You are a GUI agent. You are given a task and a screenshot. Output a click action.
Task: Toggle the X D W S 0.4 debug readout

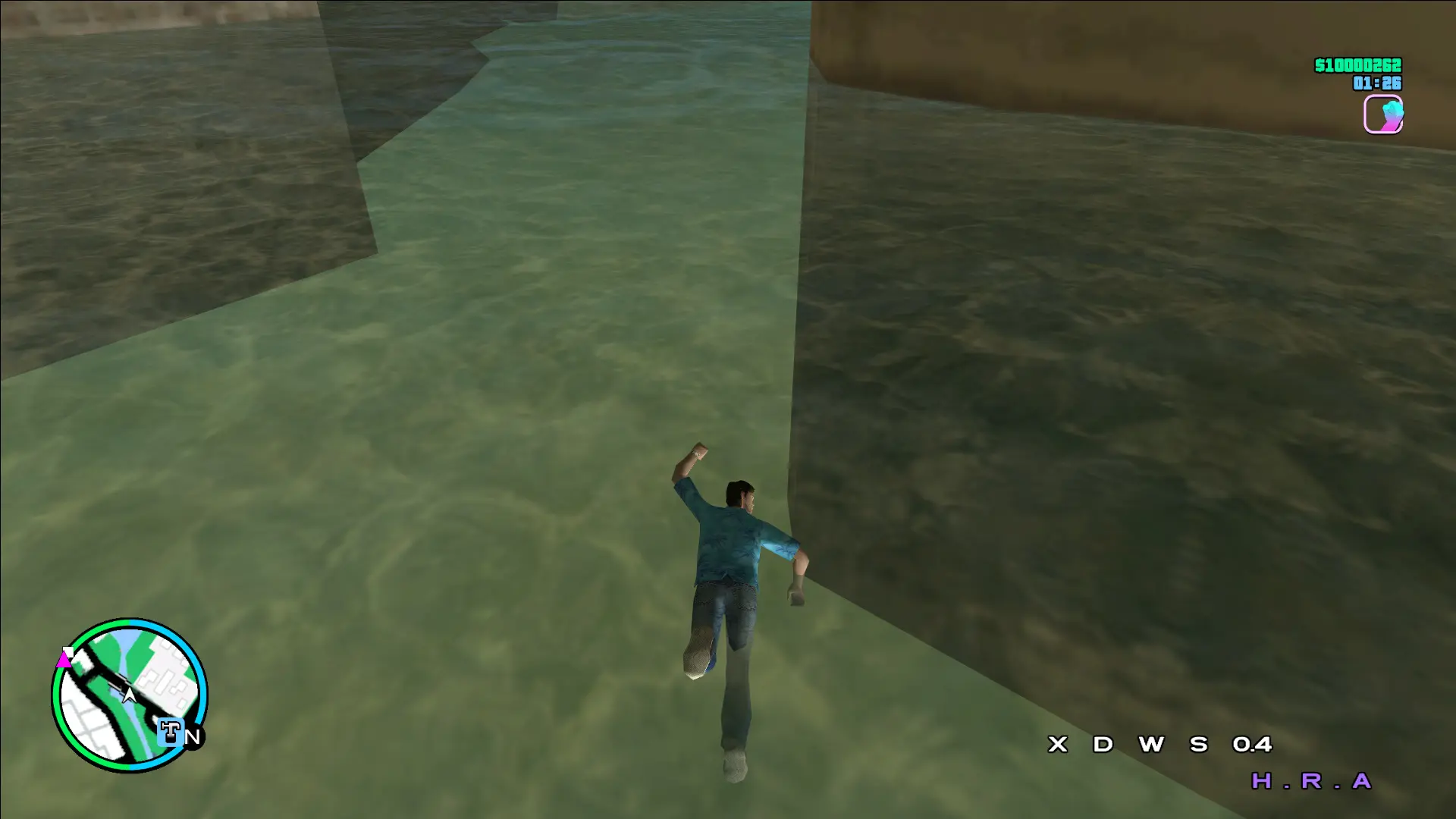[1160, 745]
